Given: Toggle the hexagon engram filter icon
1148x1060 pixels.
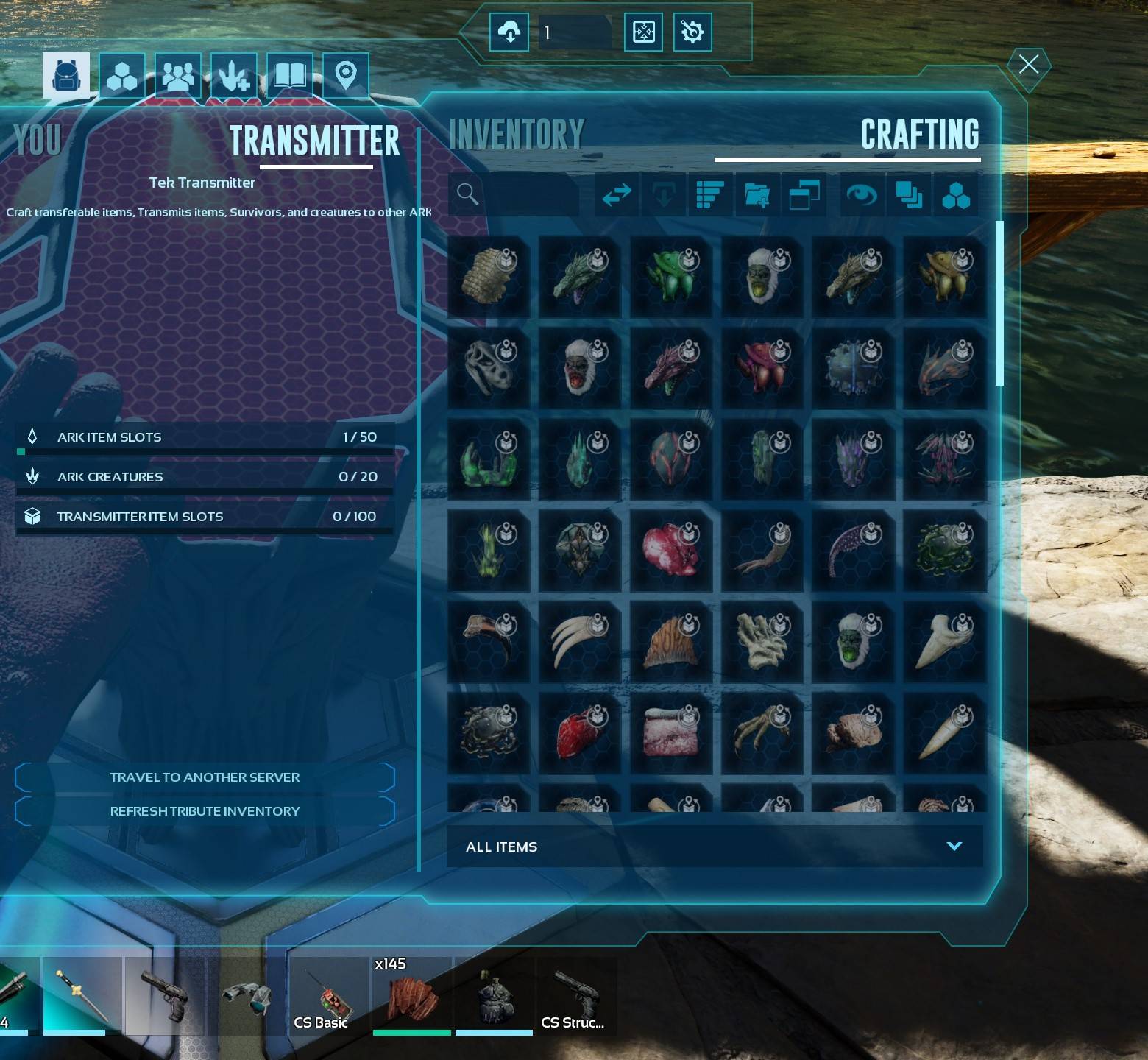Looking at the screenshot, I should tap(955, 195).
